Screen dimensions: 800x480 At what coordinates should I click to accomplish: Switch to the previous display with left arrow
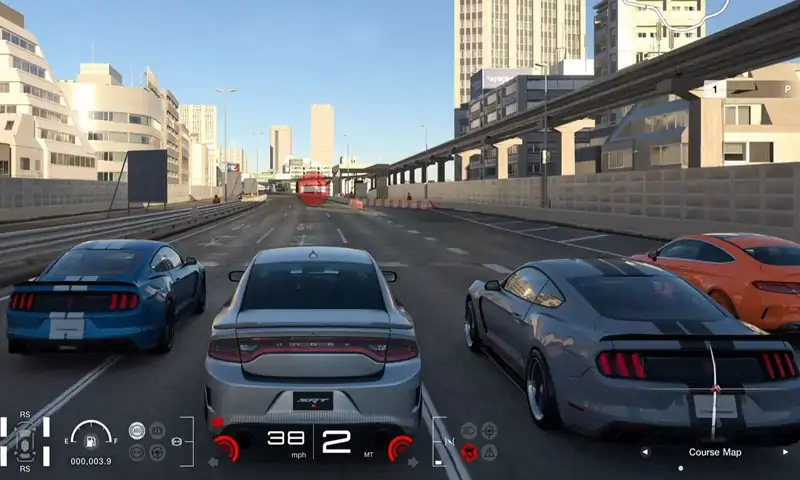[x=645, y=452]
